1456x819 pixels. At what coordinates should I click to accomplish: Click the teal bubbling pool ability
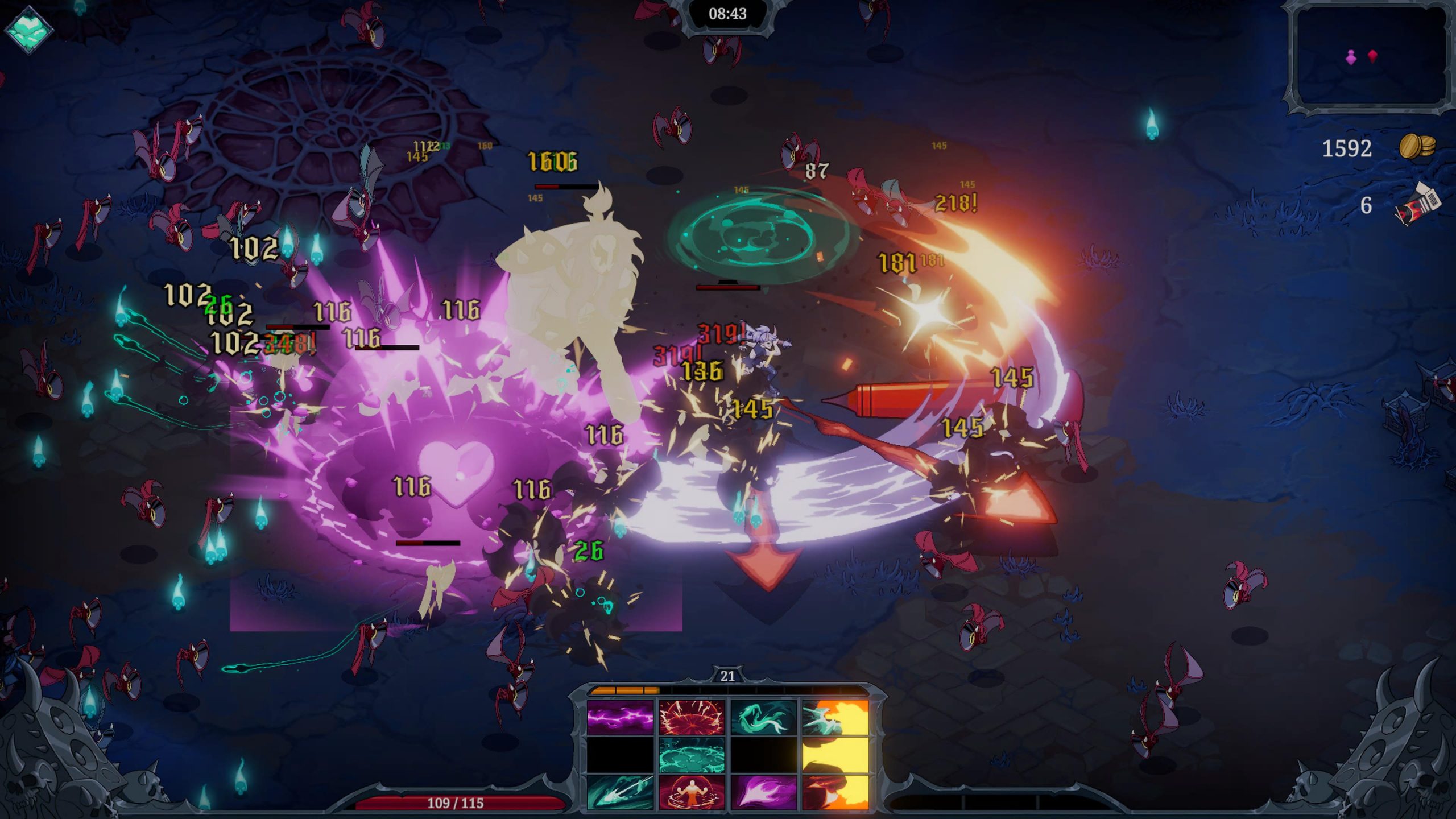[x=692, y=754]
